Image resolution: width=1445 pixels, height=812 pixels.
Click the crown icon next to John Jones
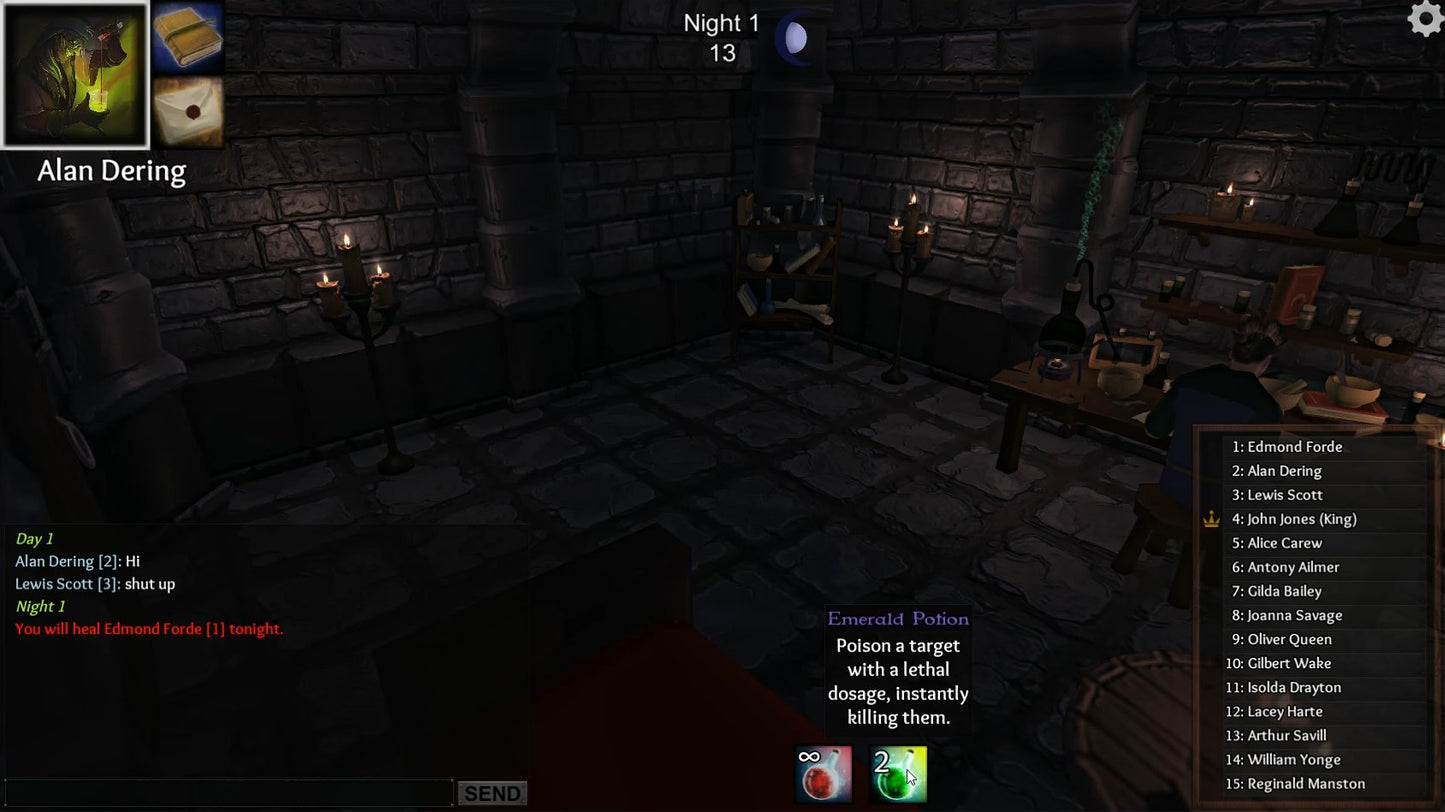[1213, 519]
